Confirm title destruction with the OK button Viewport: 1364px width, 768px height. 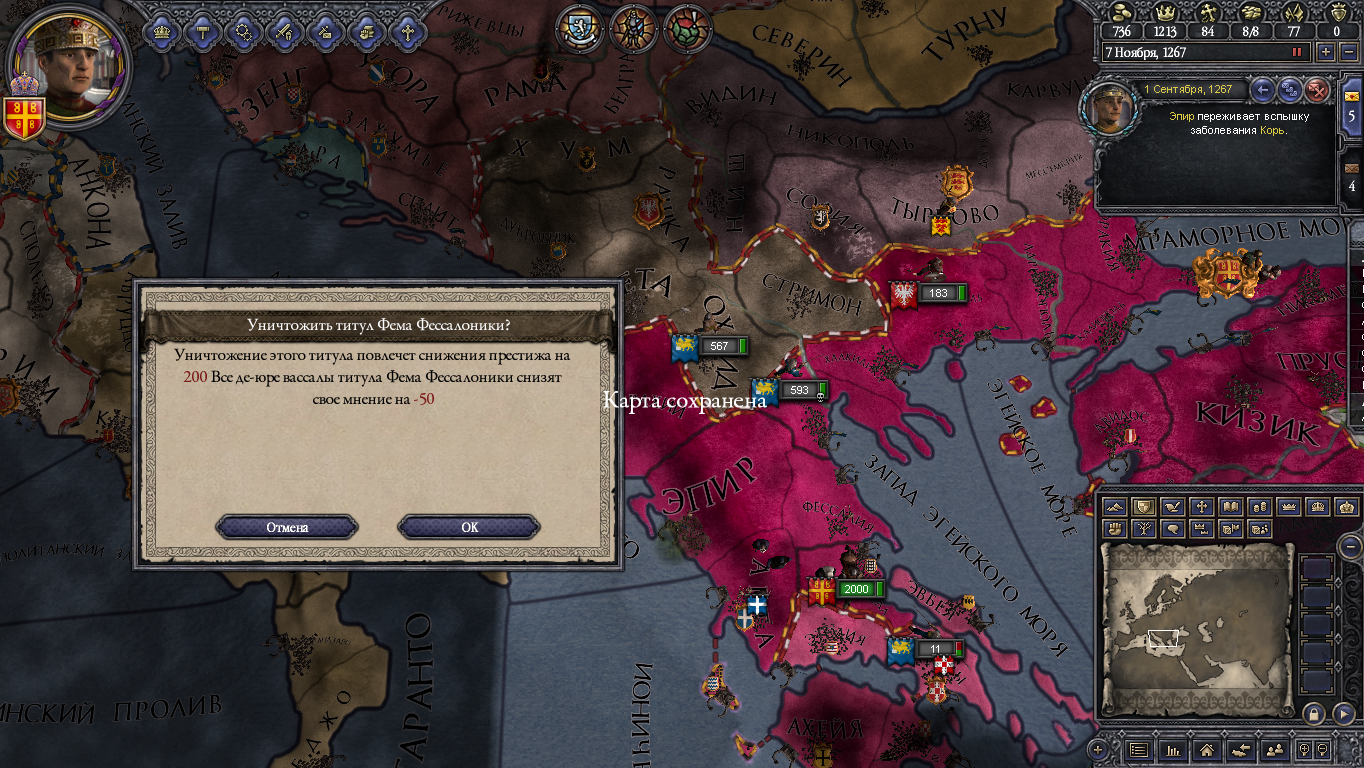[469, 527]
